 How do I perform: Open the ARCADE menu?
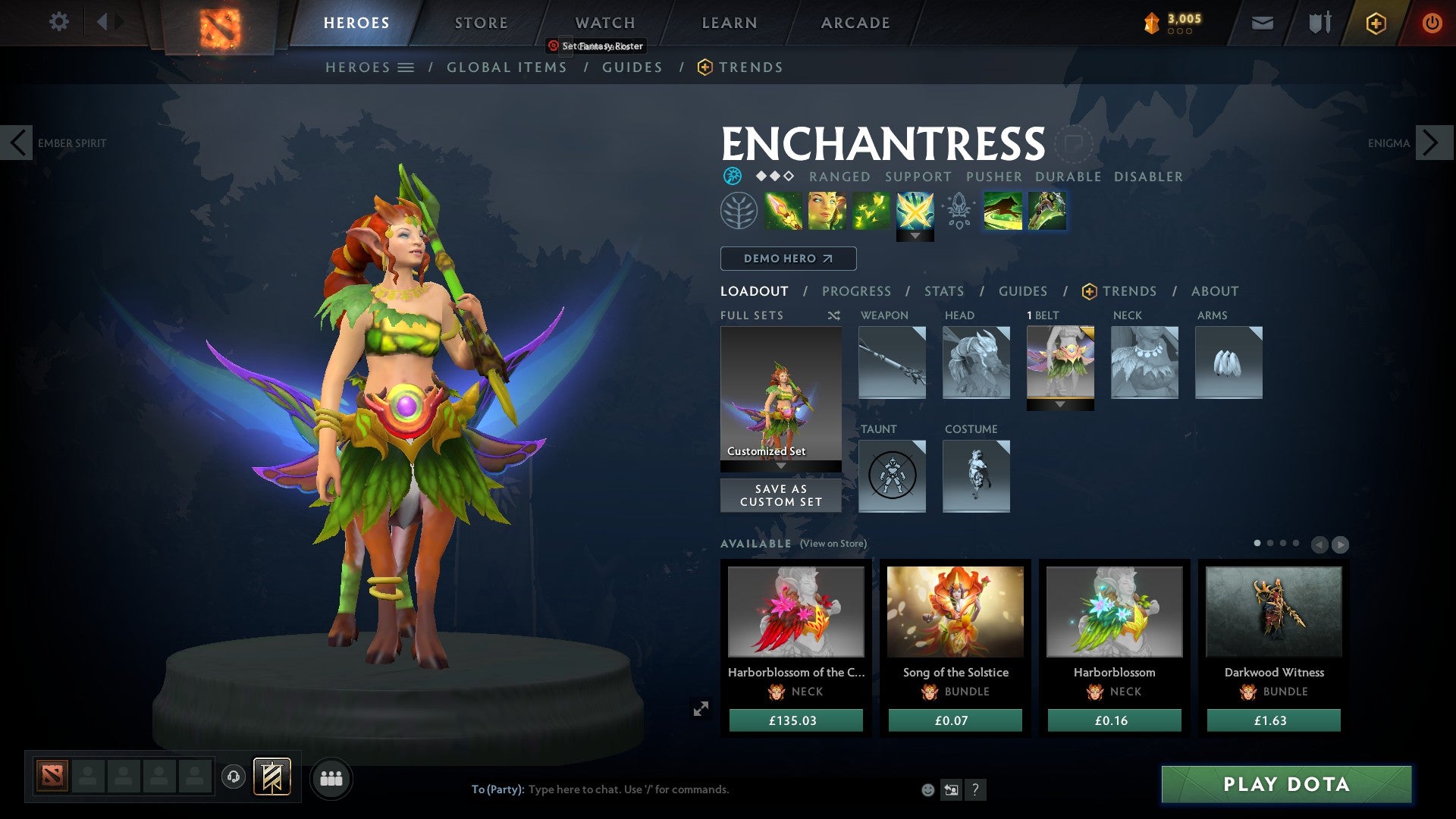point(854,23)
